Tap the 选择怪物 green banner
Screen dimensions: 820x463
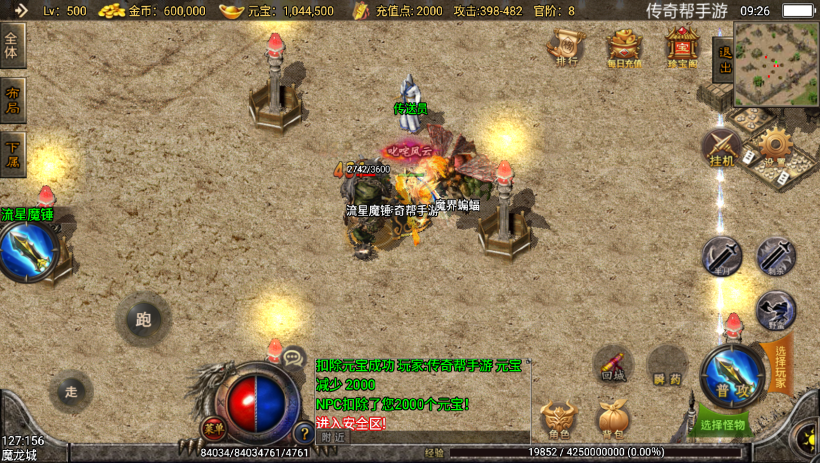point(724,424)
